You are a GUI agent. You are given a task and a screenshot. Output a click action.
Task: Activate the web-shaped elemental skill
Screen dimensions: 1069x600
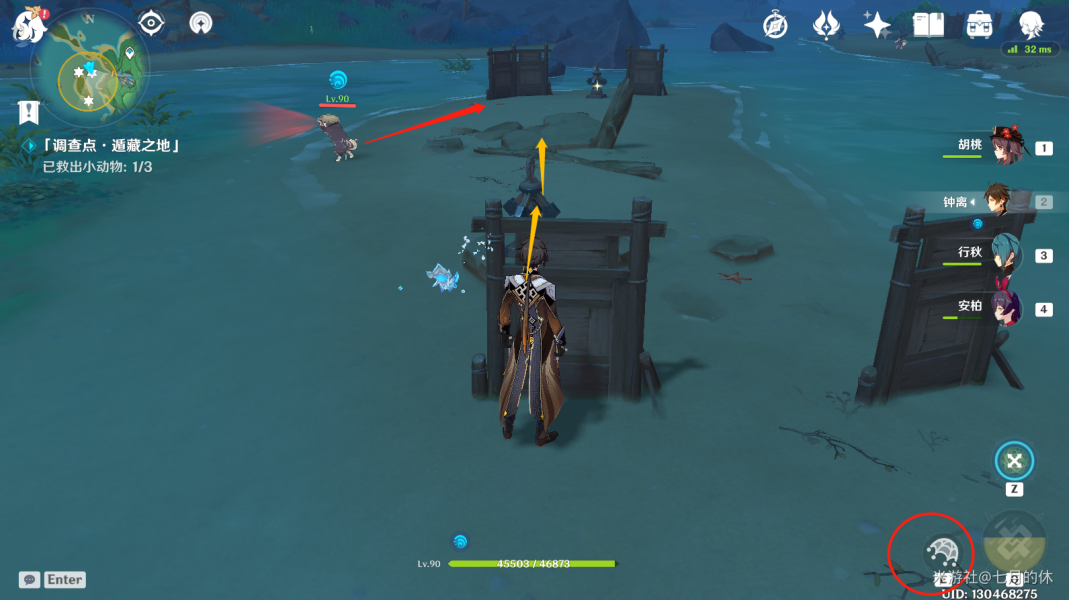[942, 551]
